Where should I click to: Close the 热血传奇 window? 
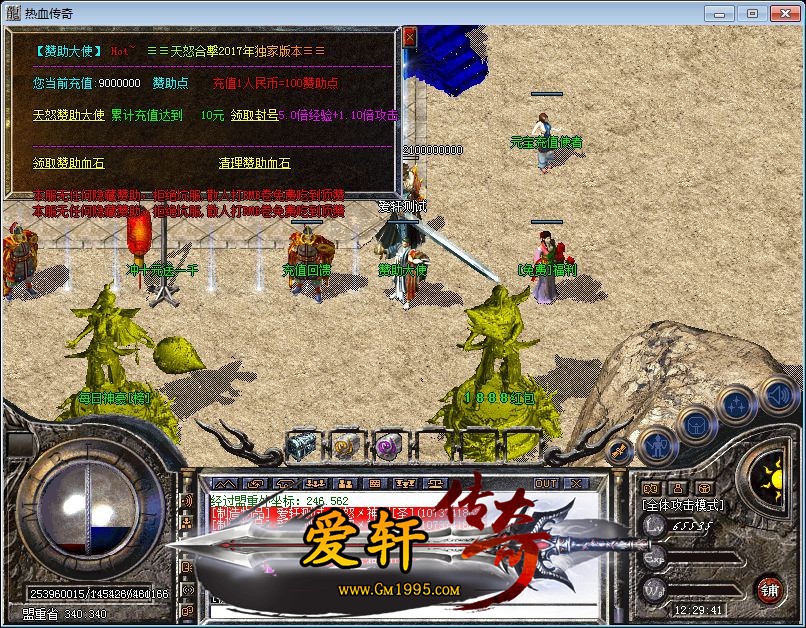[783, 13]
